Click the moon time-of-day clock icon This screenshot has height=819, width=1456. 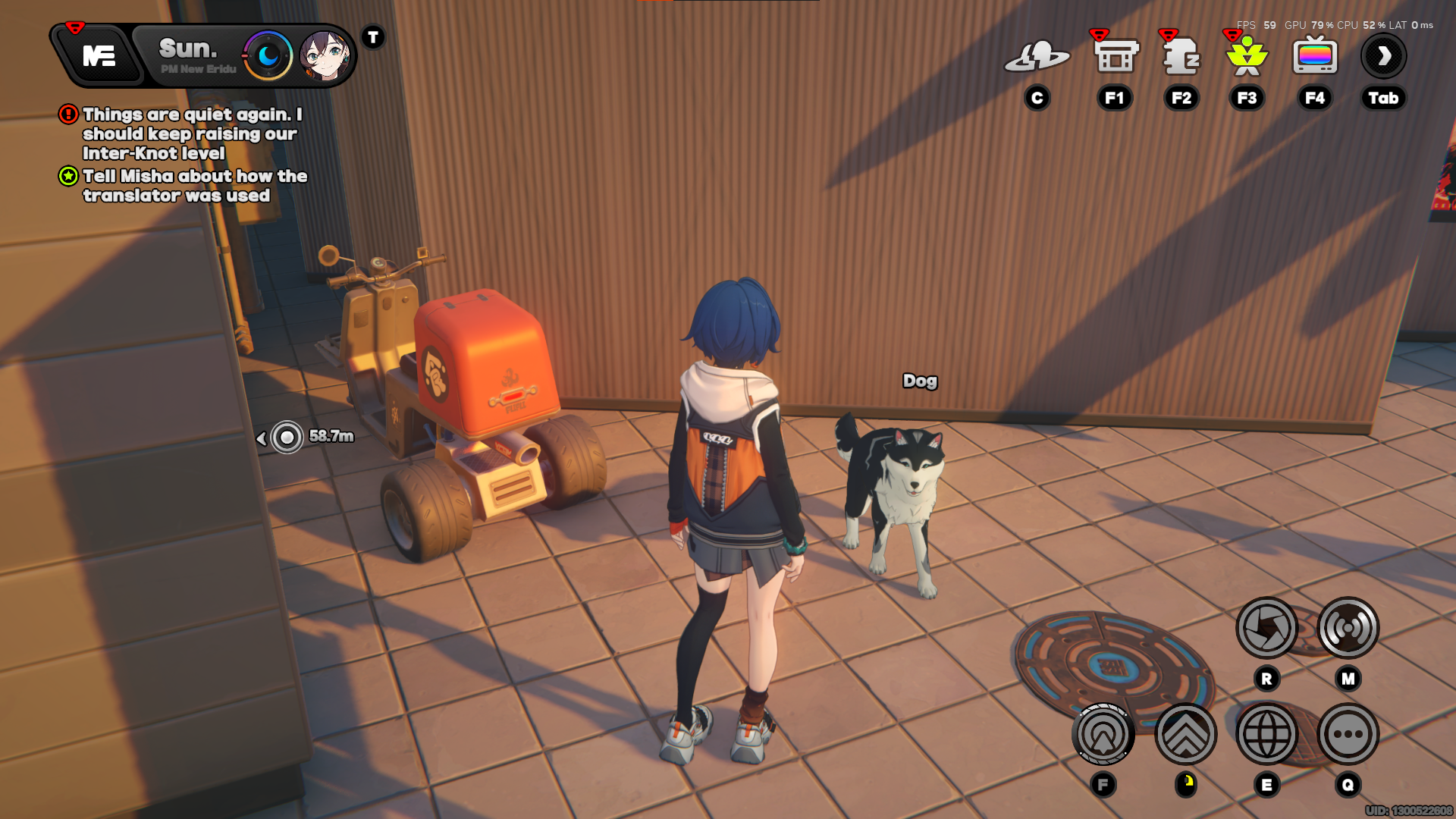(x=268, y=55)
